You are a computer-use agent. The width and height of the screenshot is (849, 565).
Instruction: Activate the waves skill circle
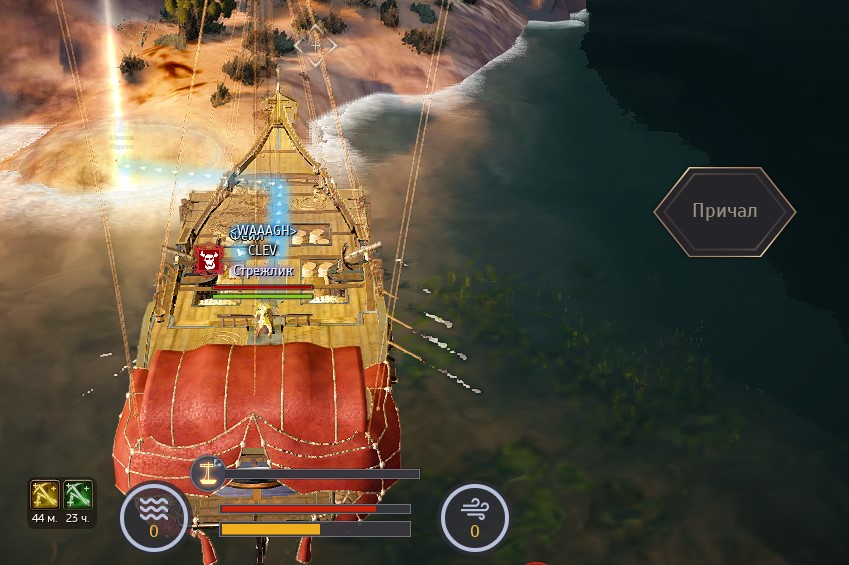click(x=154, y=518)
